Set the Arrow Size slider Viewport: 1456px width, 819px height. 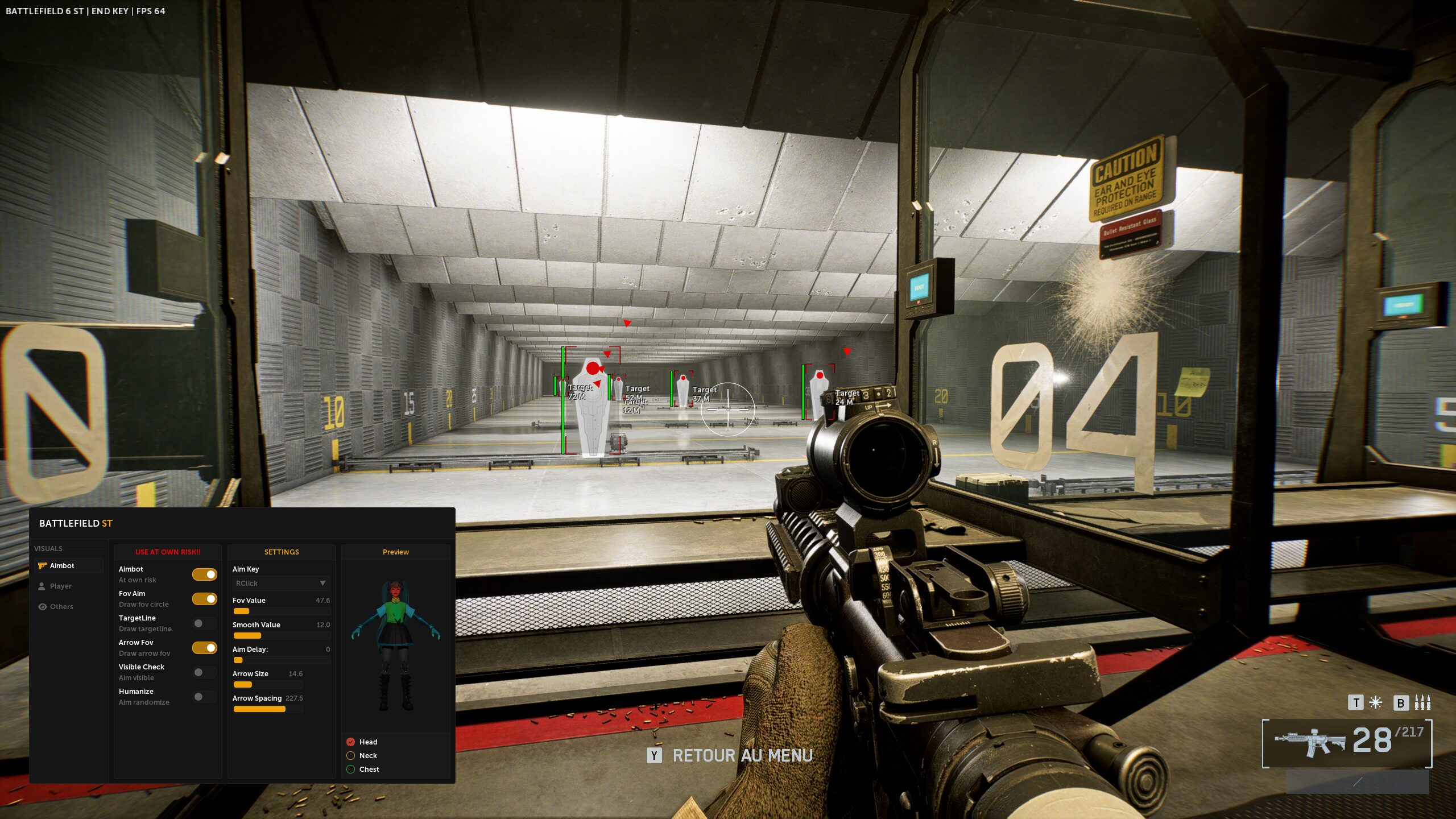click(x=267, y=685)
